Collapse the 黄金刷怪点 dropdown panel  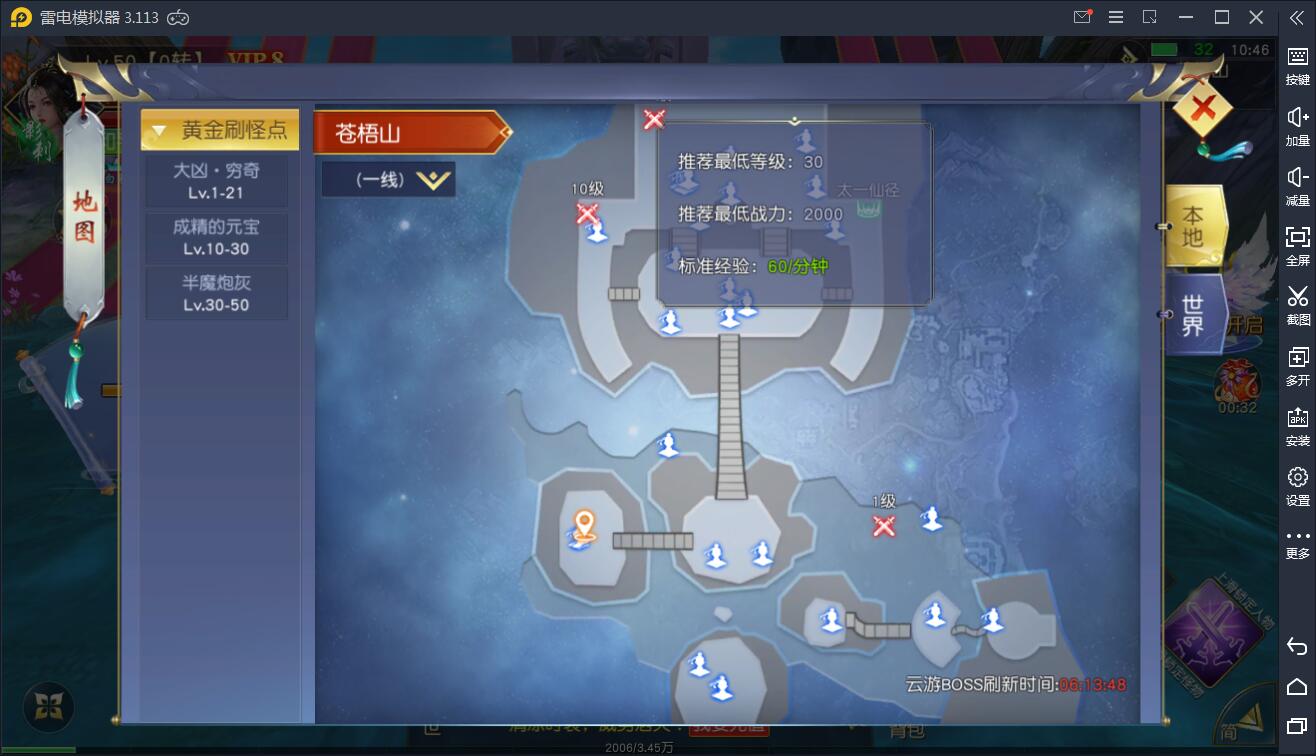pos(216,129)
